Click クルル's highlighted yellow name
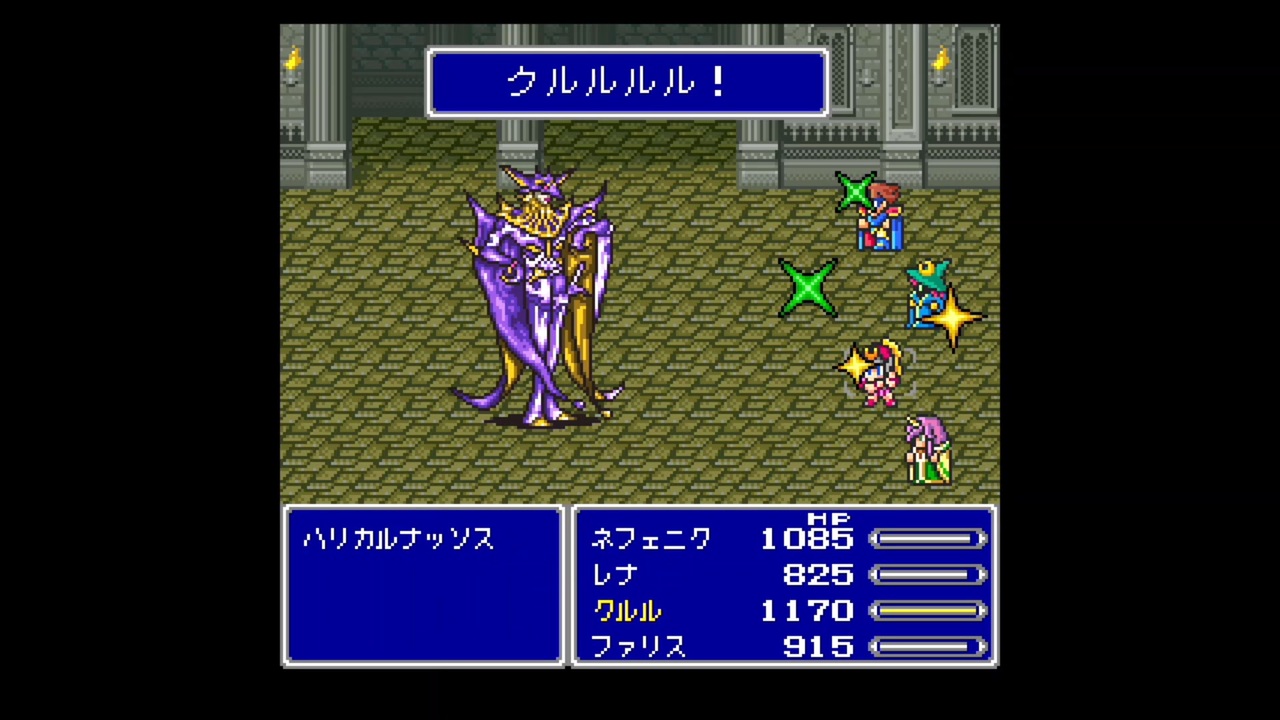The width and height of the screenshot is (1280, 720). point(626,611)
